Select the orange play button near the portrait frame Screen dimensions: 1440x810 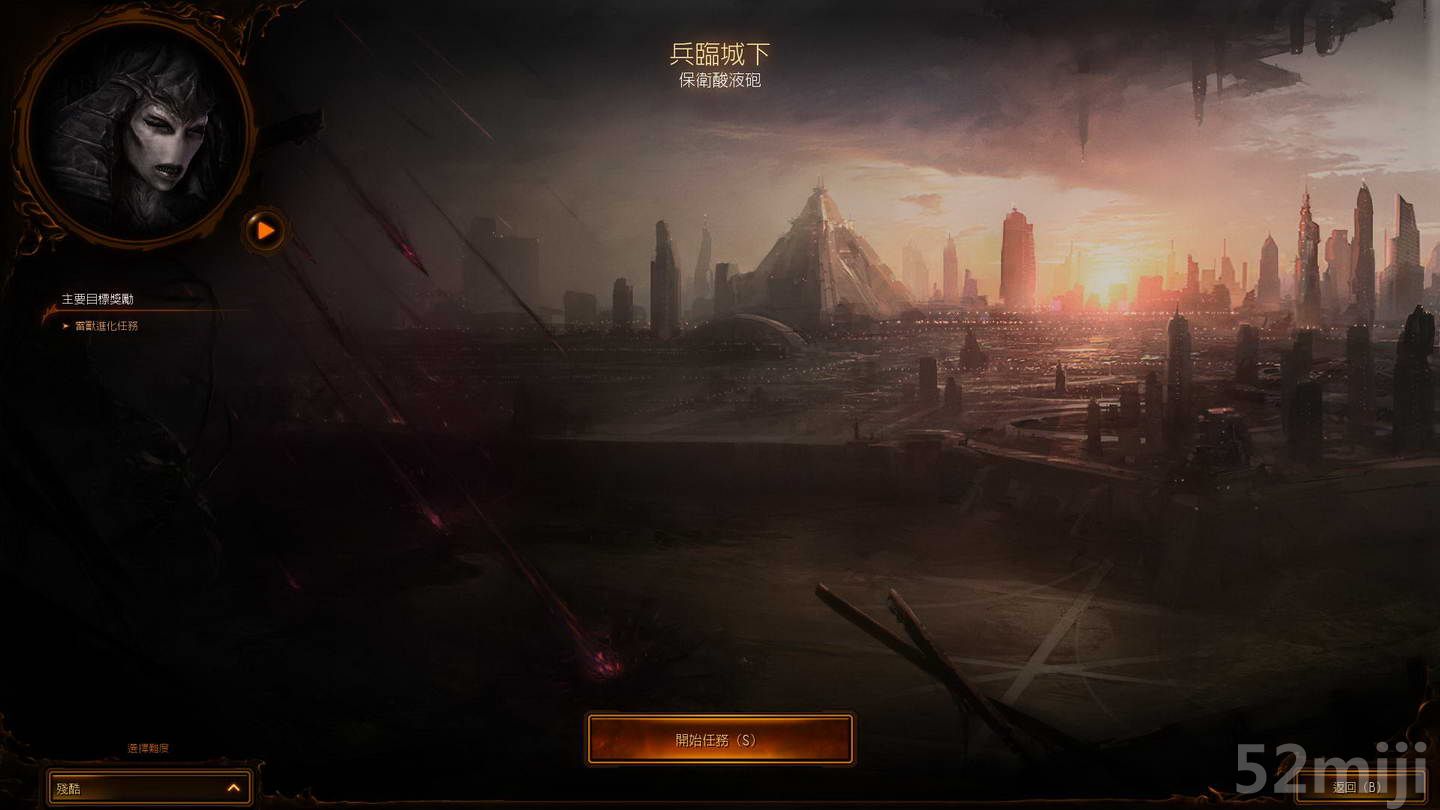[264, 231]
